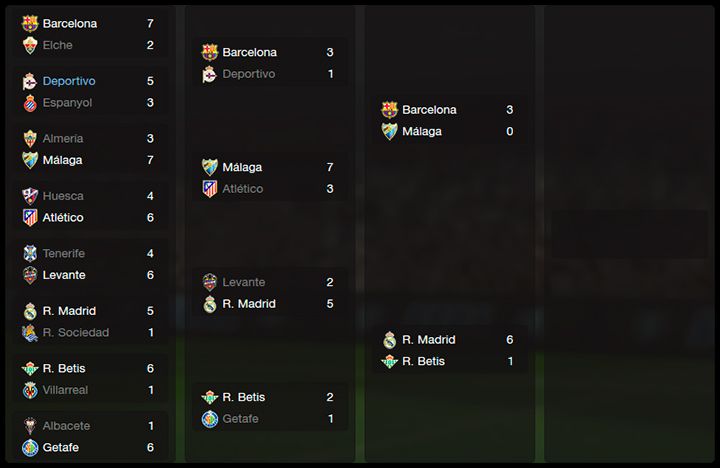This screenshot has width=720, height=468.
Task: Open the Barcelona vs Elche match
Action: [x=92, y=34]
